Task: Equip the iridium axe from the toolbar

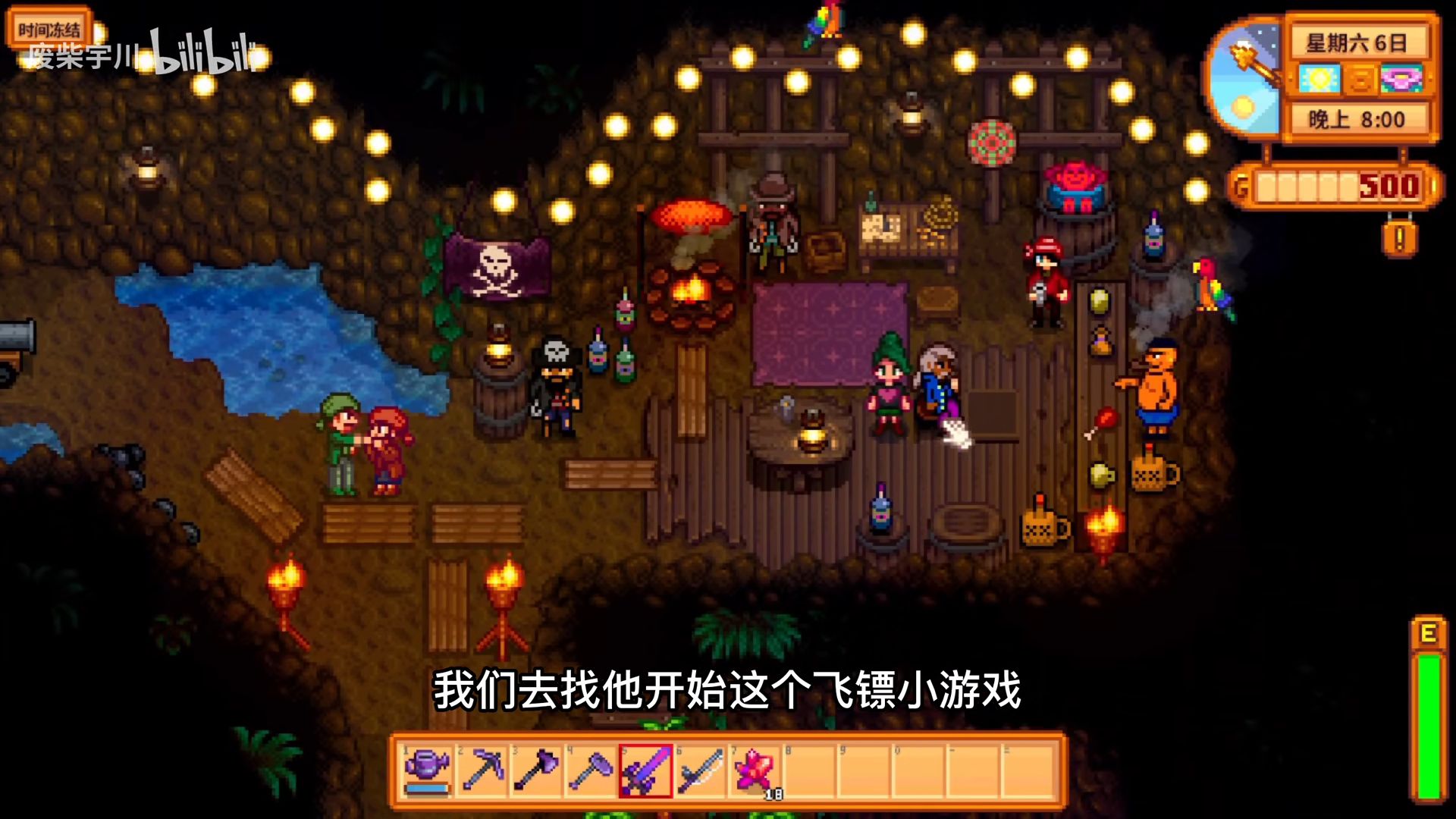Action: click(x=537, y=769)
